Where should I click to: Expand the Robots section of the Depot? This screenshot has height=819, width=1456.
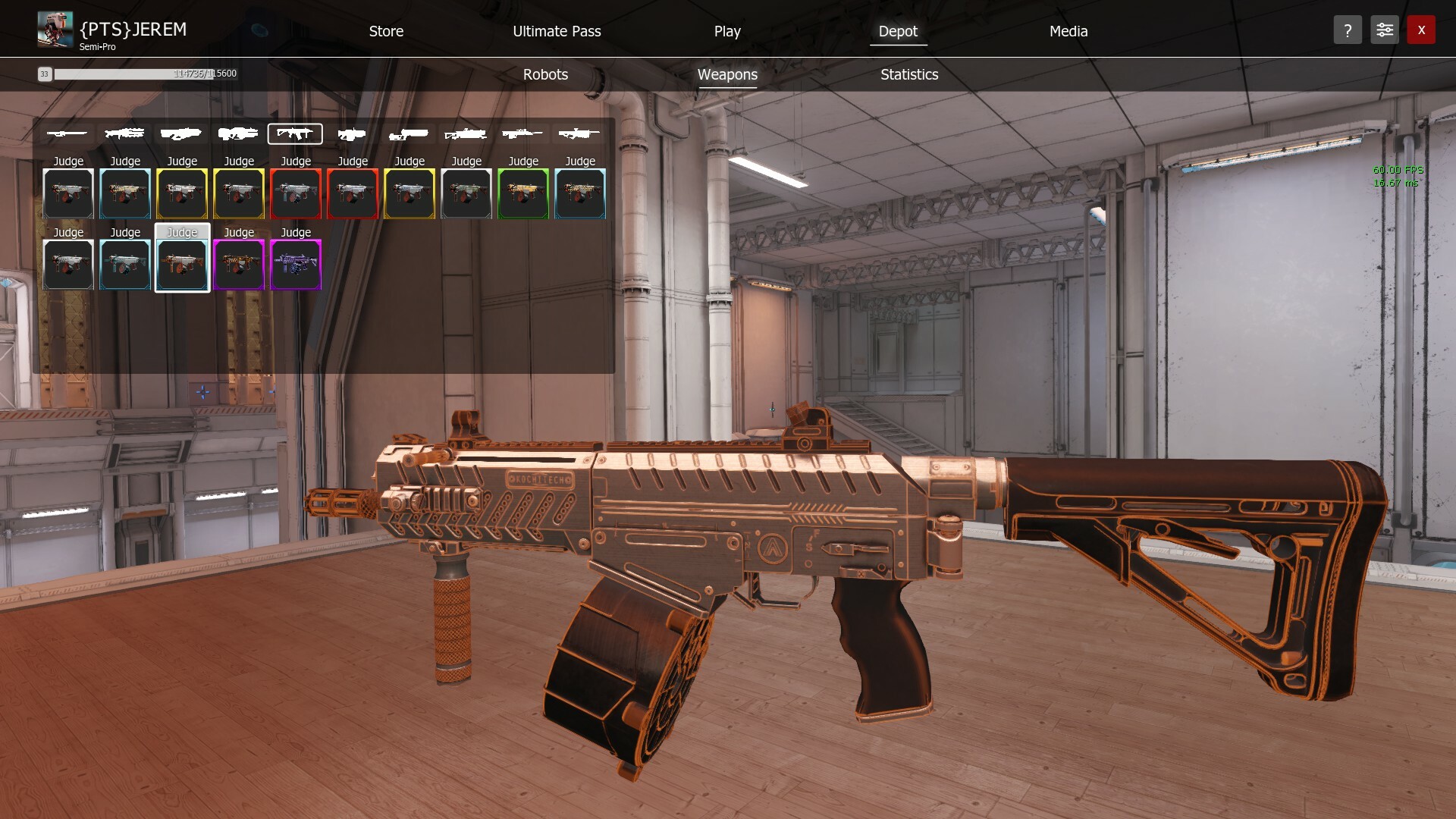(545, 74)
